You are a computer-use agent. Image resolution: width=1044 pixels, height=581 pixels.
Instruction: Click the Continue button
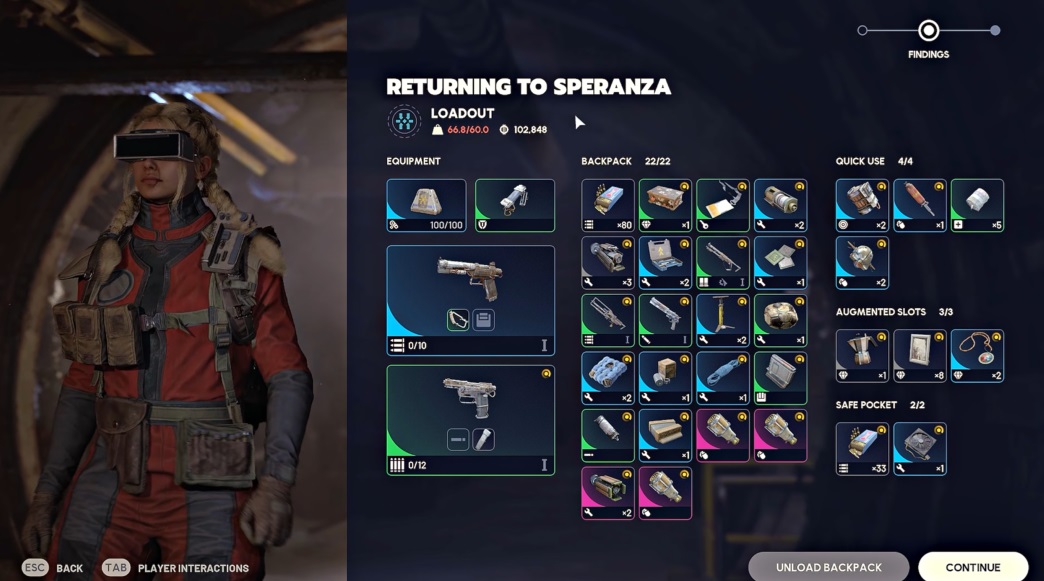(x=972, y=567)
